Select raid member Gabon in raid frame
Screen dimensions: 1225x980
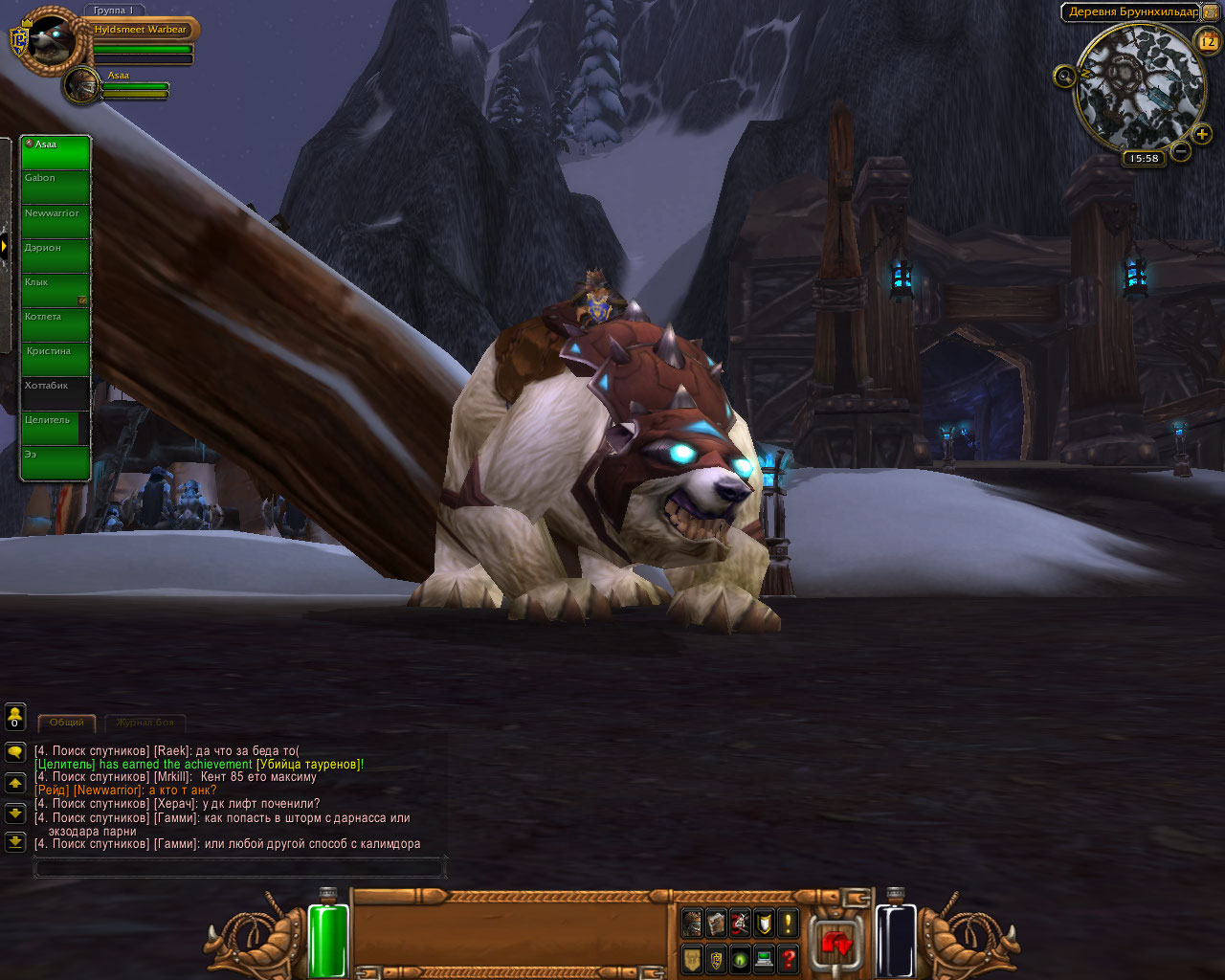click(x=56, y=188)
